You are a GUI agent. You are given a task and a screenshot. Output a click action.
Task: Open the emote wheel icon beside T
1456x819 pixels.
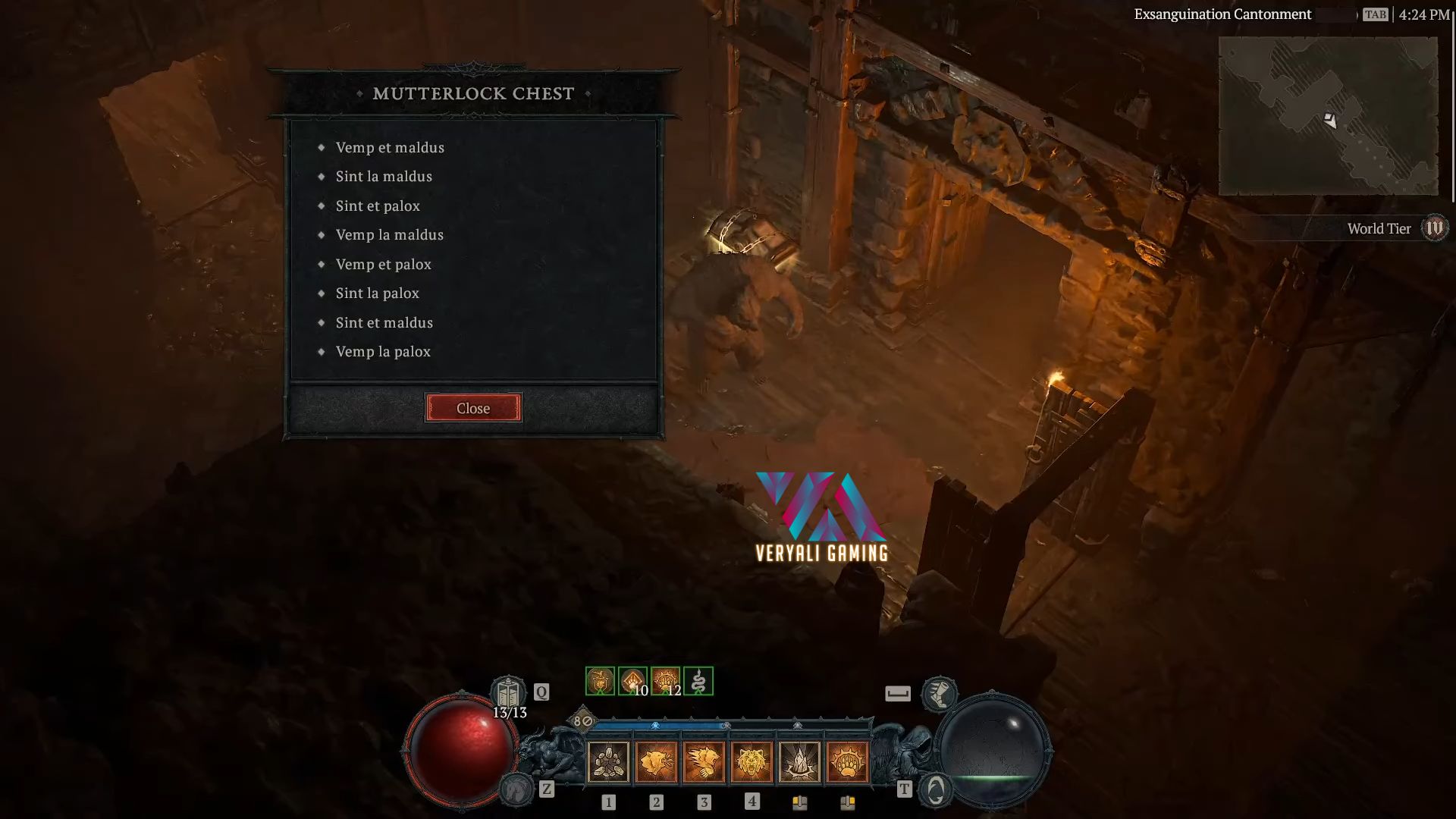coord(937,790)
